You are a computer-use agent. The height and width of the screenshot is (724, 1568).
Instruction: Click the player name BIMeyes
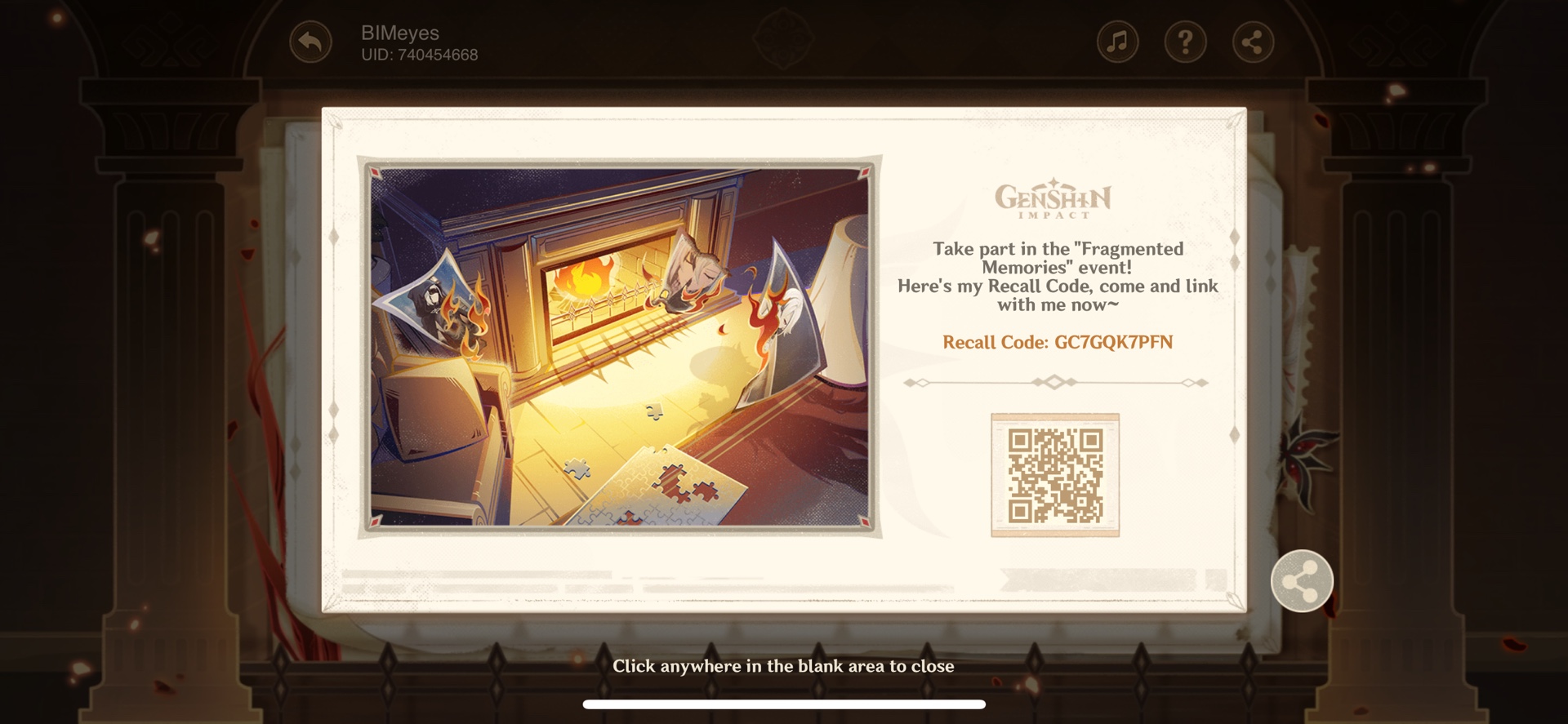[400, 33]
